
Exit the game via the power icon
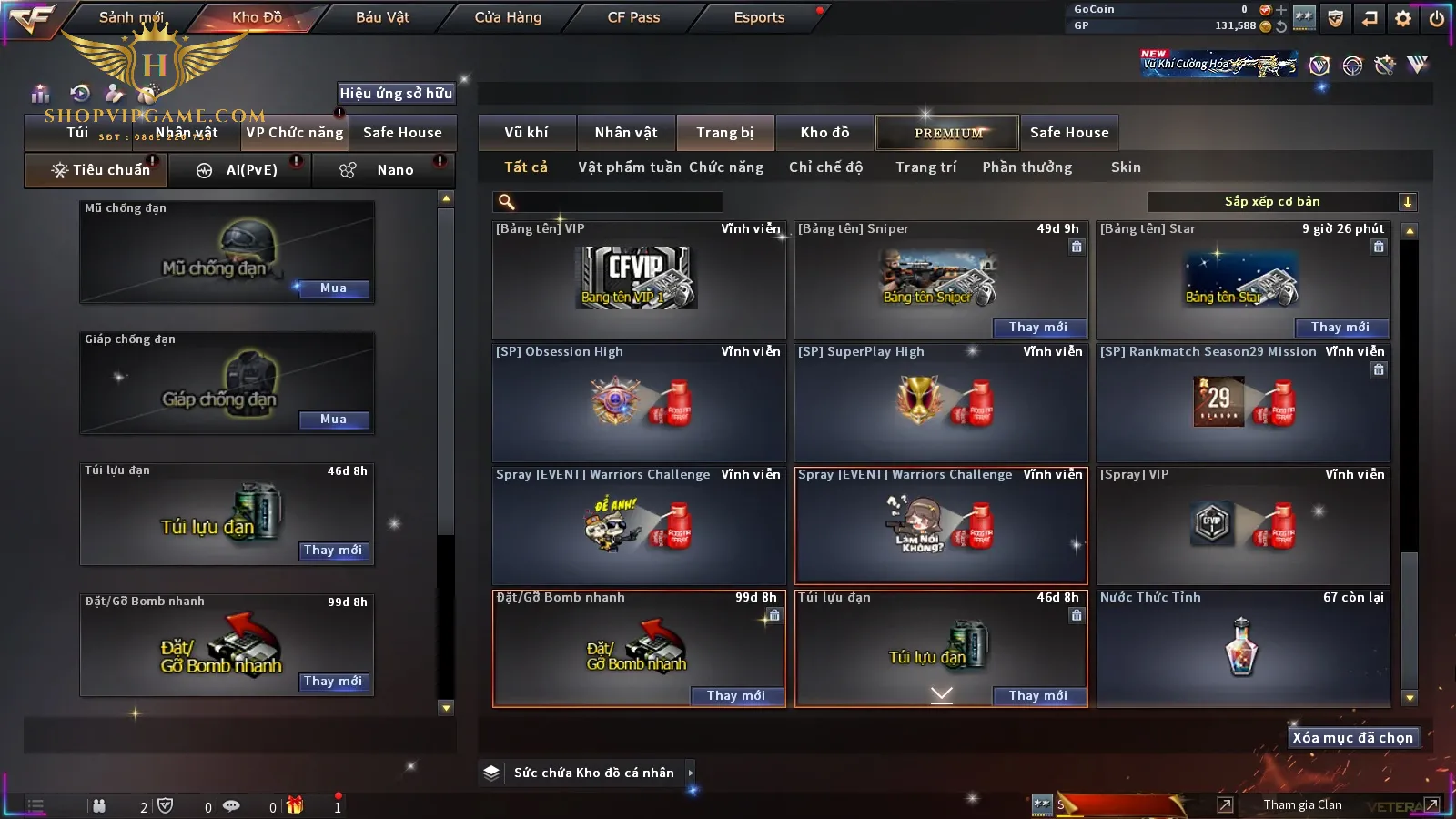1437,18
